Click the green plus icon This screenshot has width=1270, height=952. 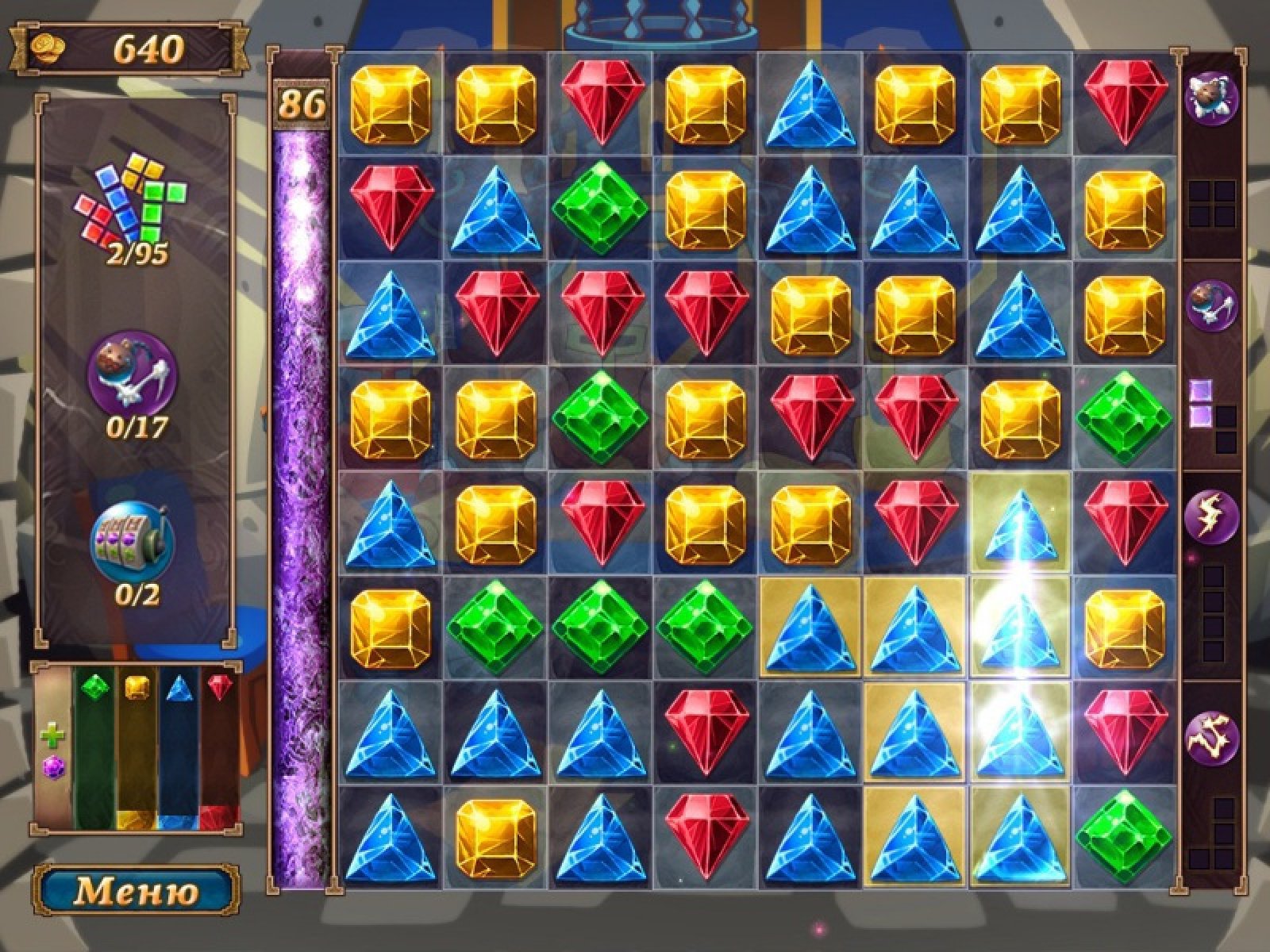point(53,735)
